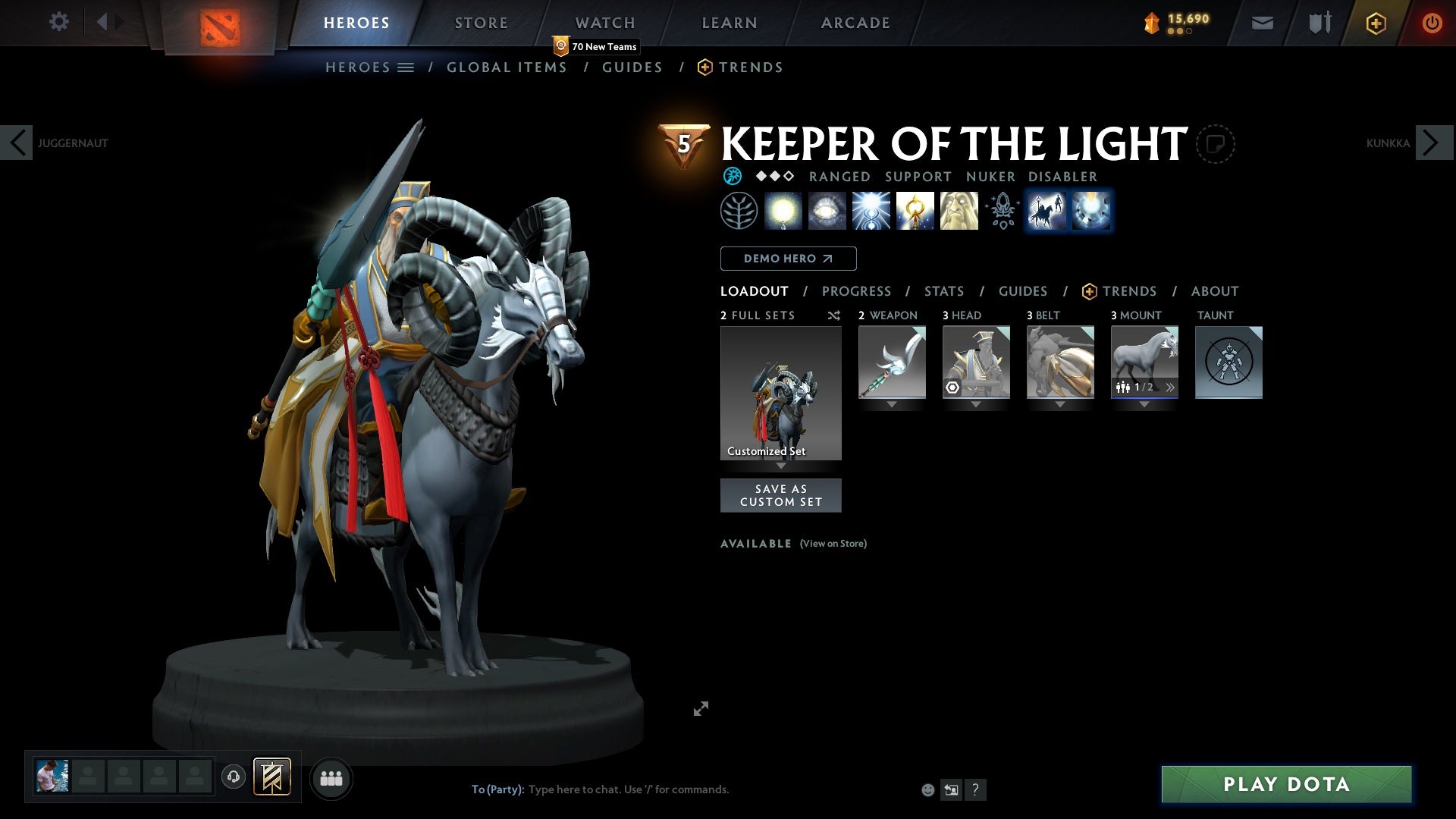The width and height of the screenshot is (1456, 819).
Task: Open the settings gear icon
Action: [58, 21]
